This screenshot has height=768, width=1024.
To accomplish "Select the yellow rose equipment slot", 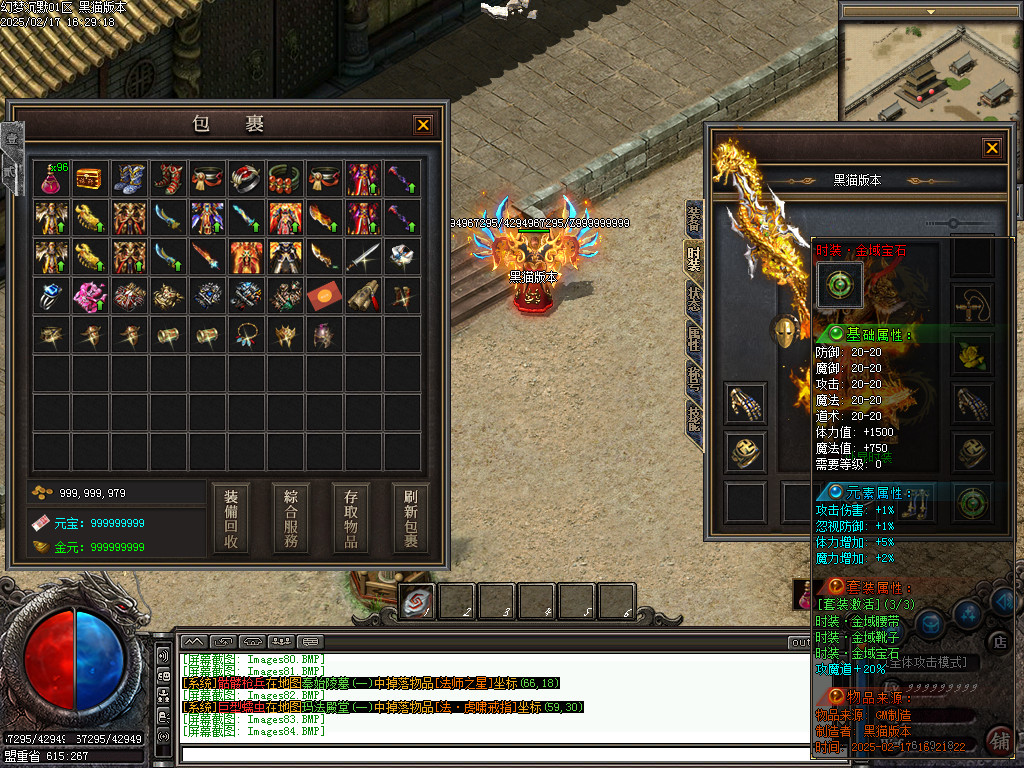I will coord(972,352).
